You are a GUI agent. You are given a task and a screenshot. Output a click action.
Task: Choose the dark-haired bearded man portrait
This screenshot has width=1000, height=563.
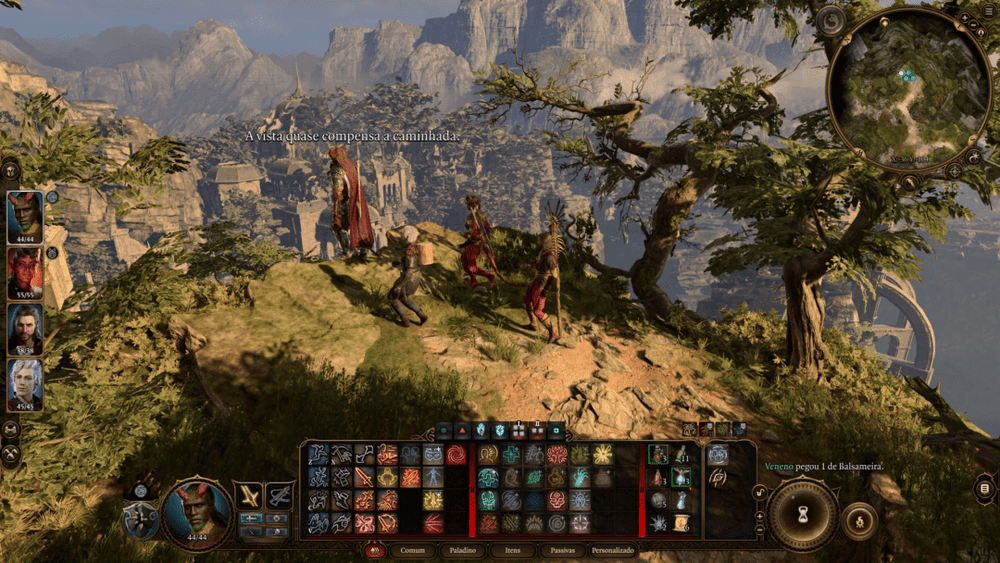(25, 327)
